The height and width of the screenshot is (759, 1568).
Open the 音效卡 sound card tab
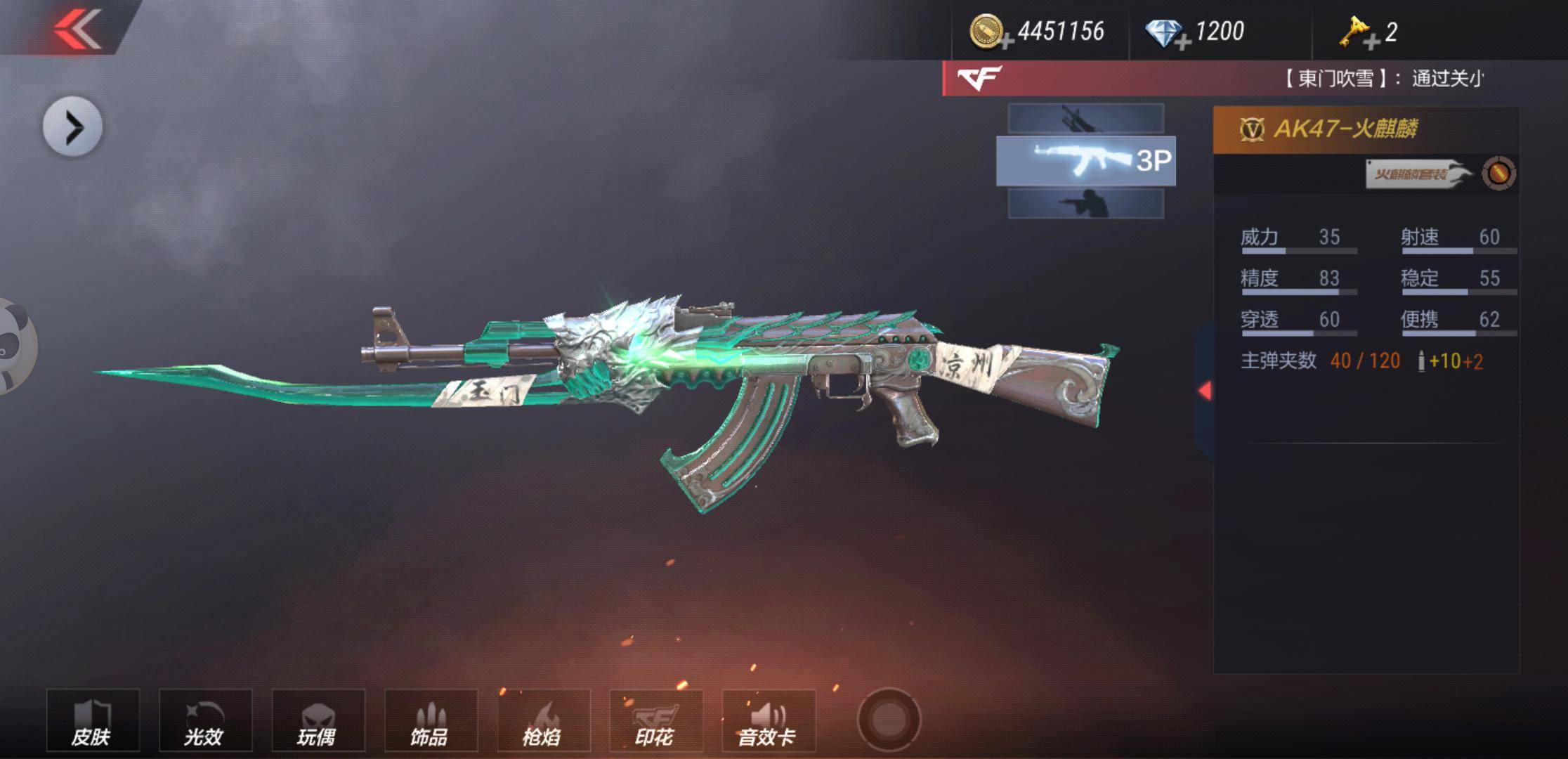tap(768, 720)
